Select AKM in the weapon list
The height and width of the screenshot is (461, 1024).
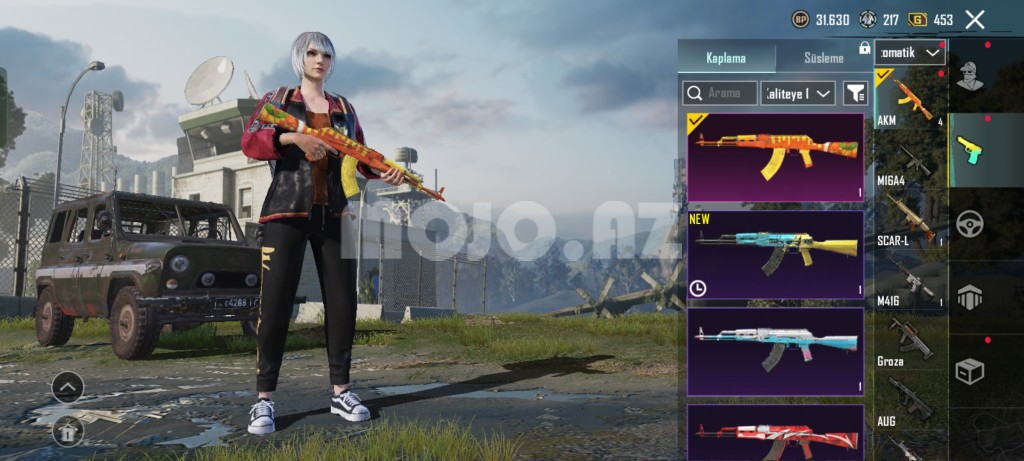[910, 100]
